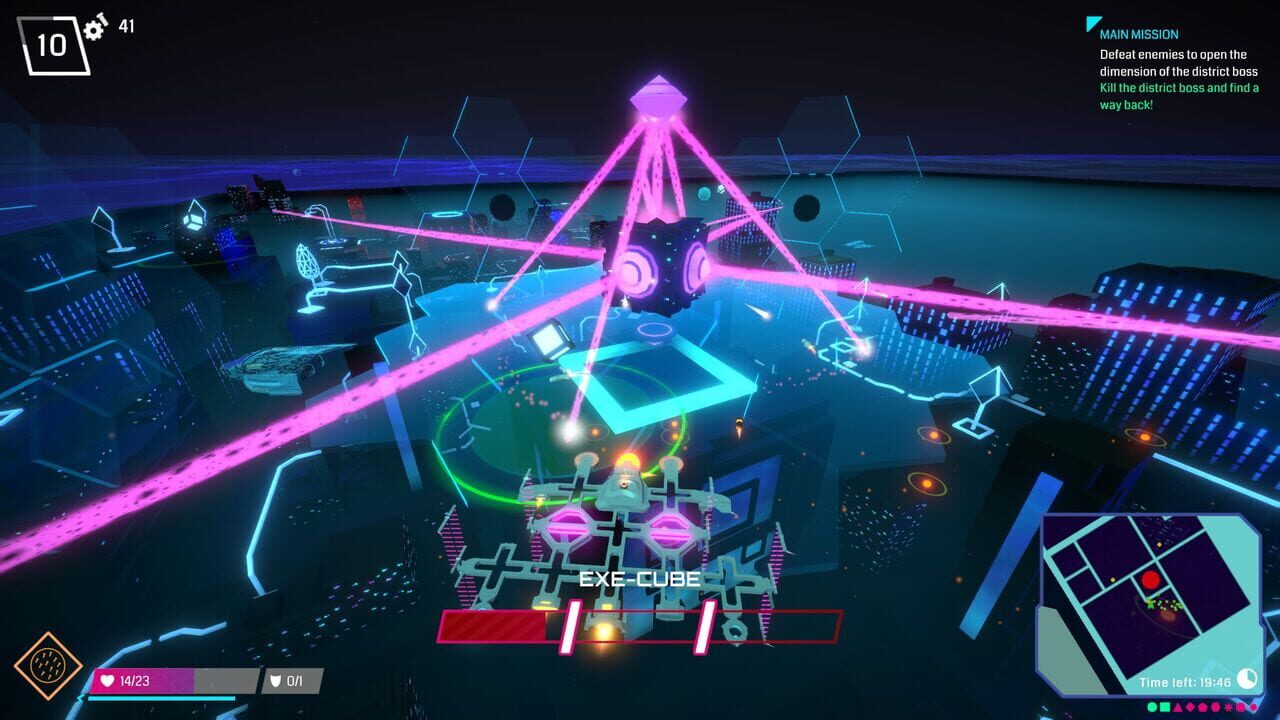Click the gear currency icon

95,28
